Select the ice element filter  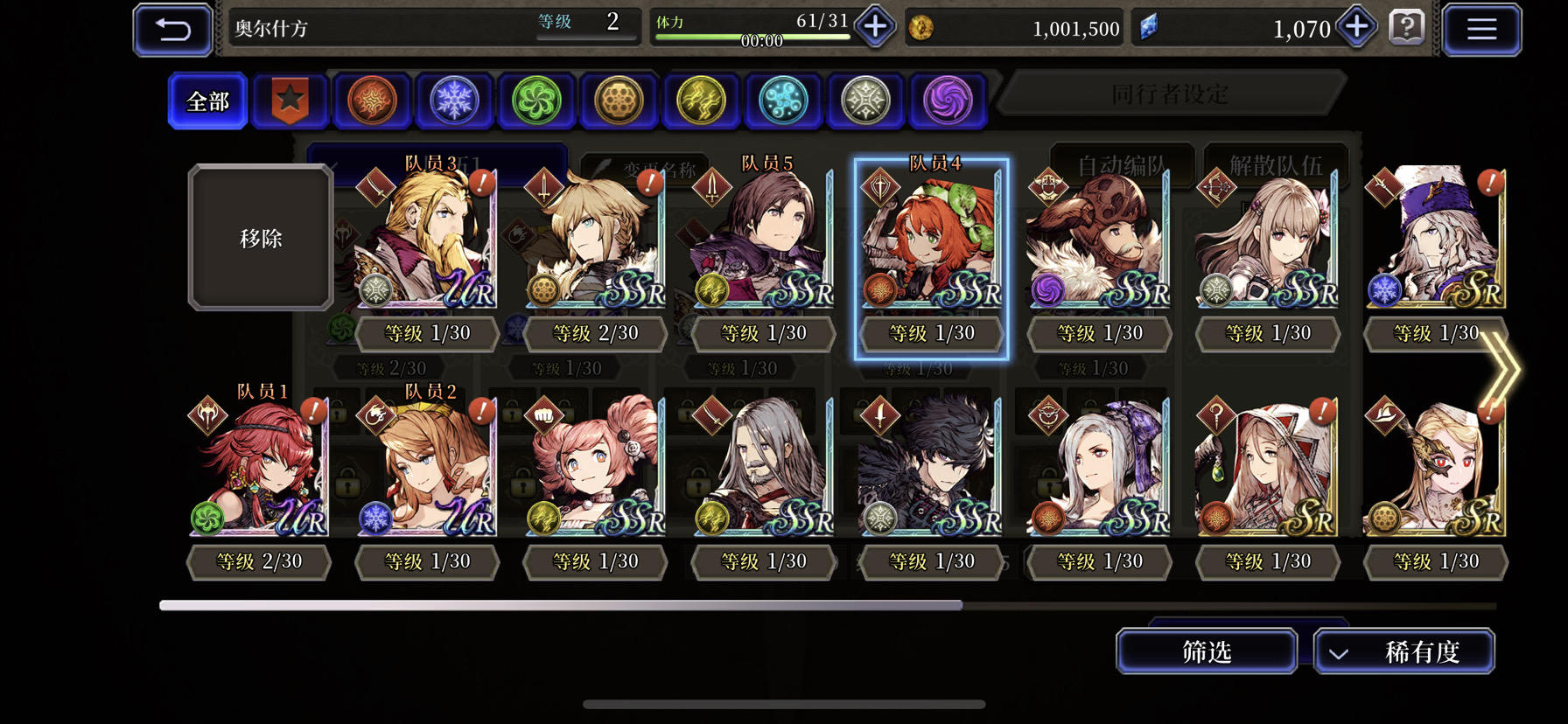coord(454,101)
